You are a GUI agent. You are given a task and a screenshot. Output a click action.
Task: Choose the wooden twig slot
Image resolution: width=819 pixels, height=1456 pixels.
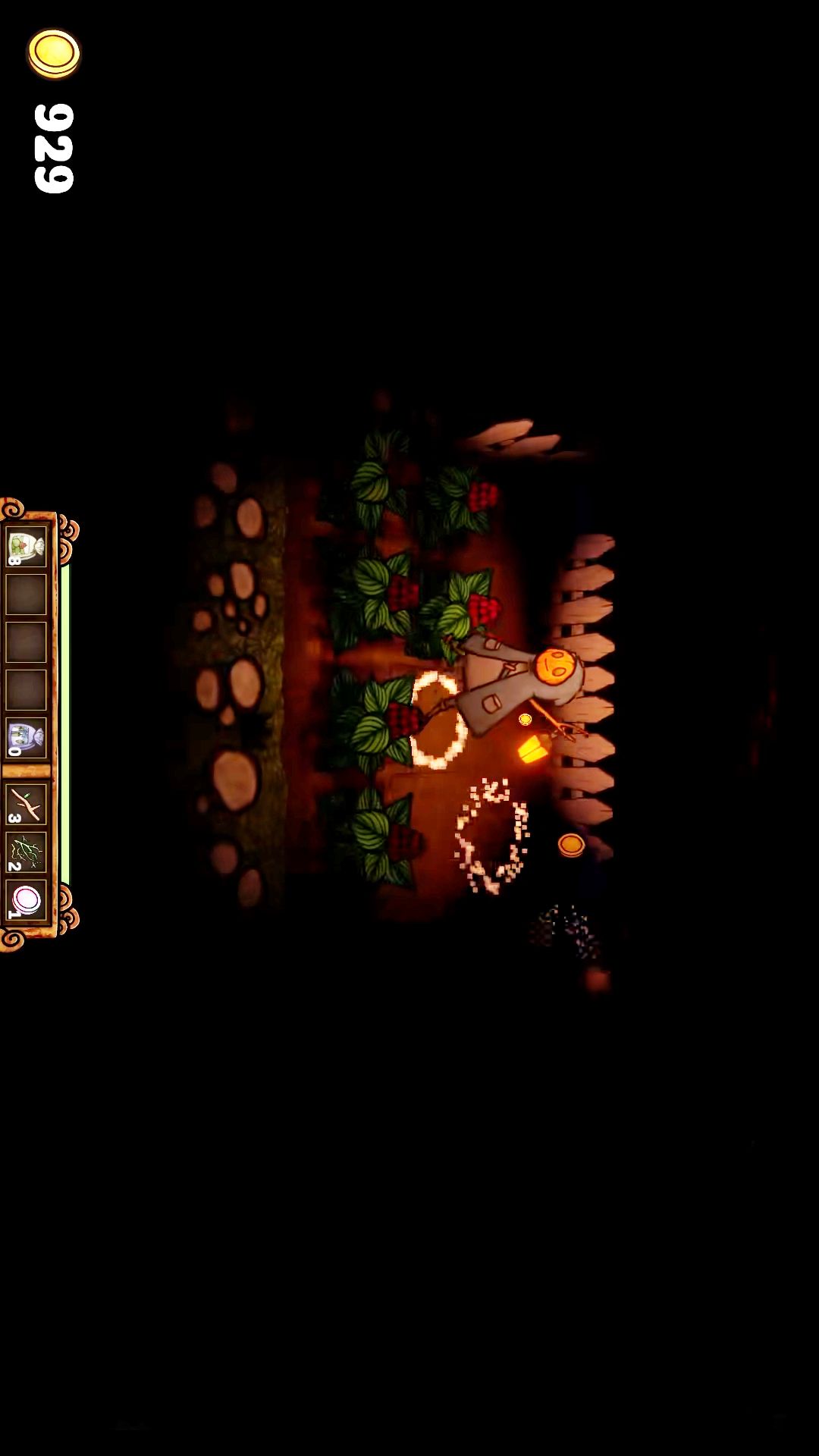click(26, 805)
